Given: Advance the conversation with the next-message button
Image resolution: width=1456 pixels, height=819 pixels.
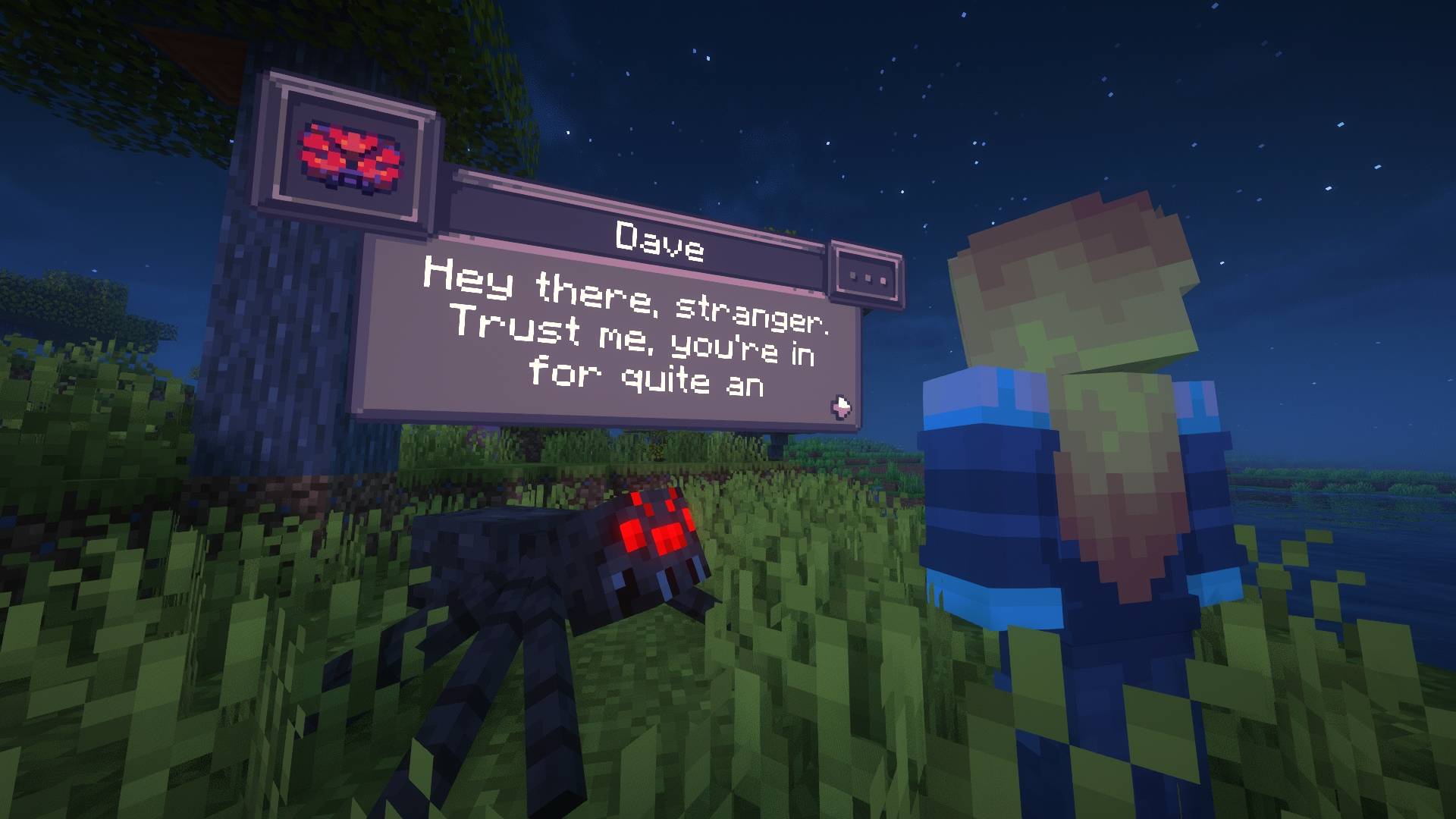Looking at the screenshot, I should [840, 406].
